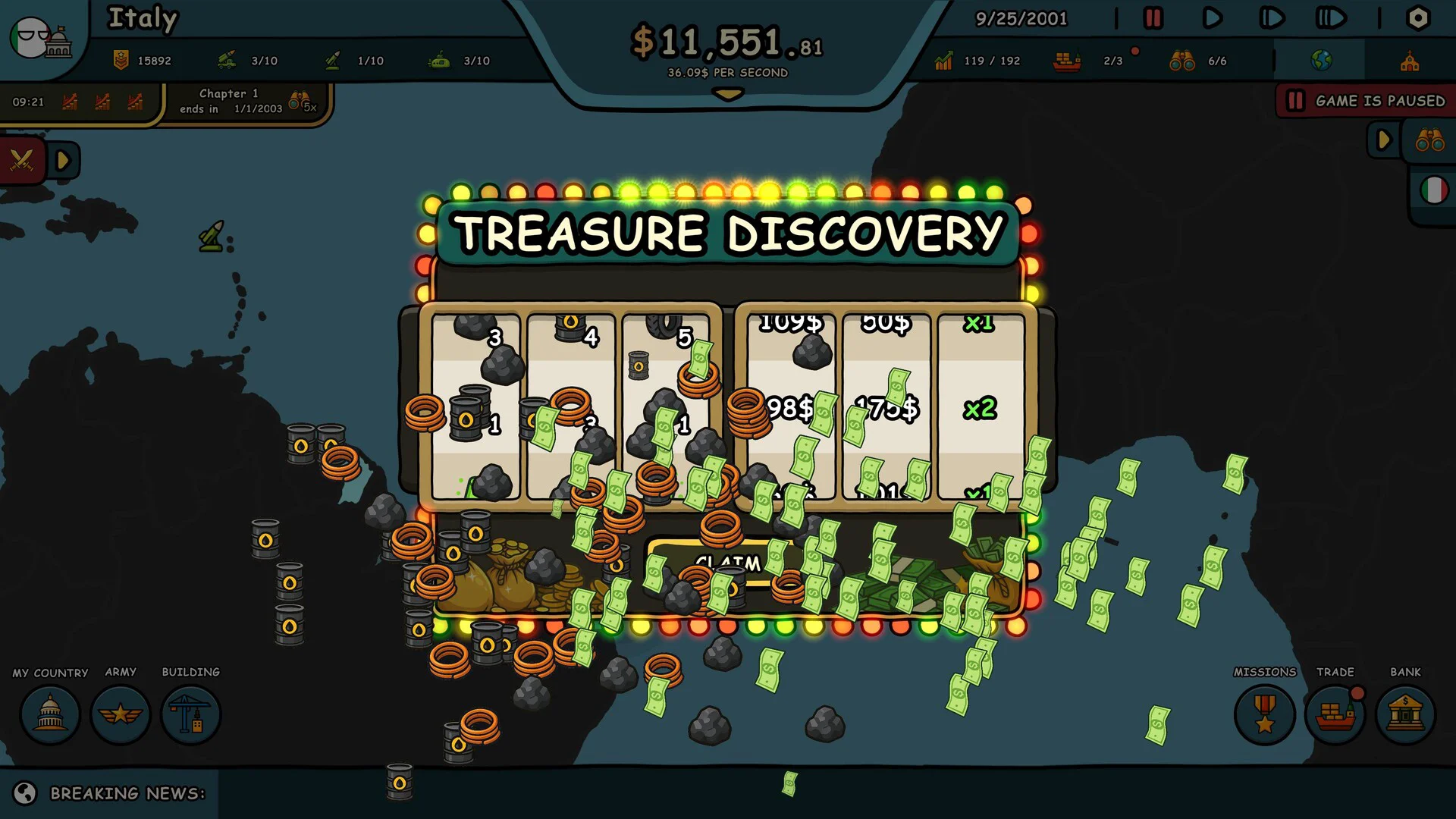1456x819 pixels.
Task: Switch to fast-forward speed
Action: coord(1271,18)
